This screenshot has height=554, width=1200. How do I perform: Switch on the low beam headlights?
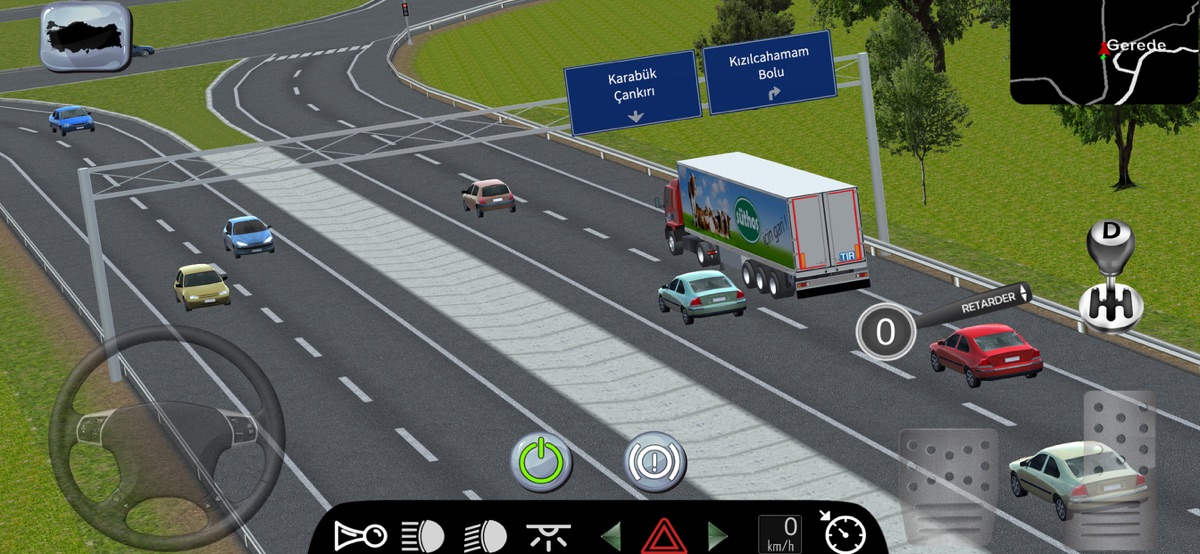(x=485, y=535)
